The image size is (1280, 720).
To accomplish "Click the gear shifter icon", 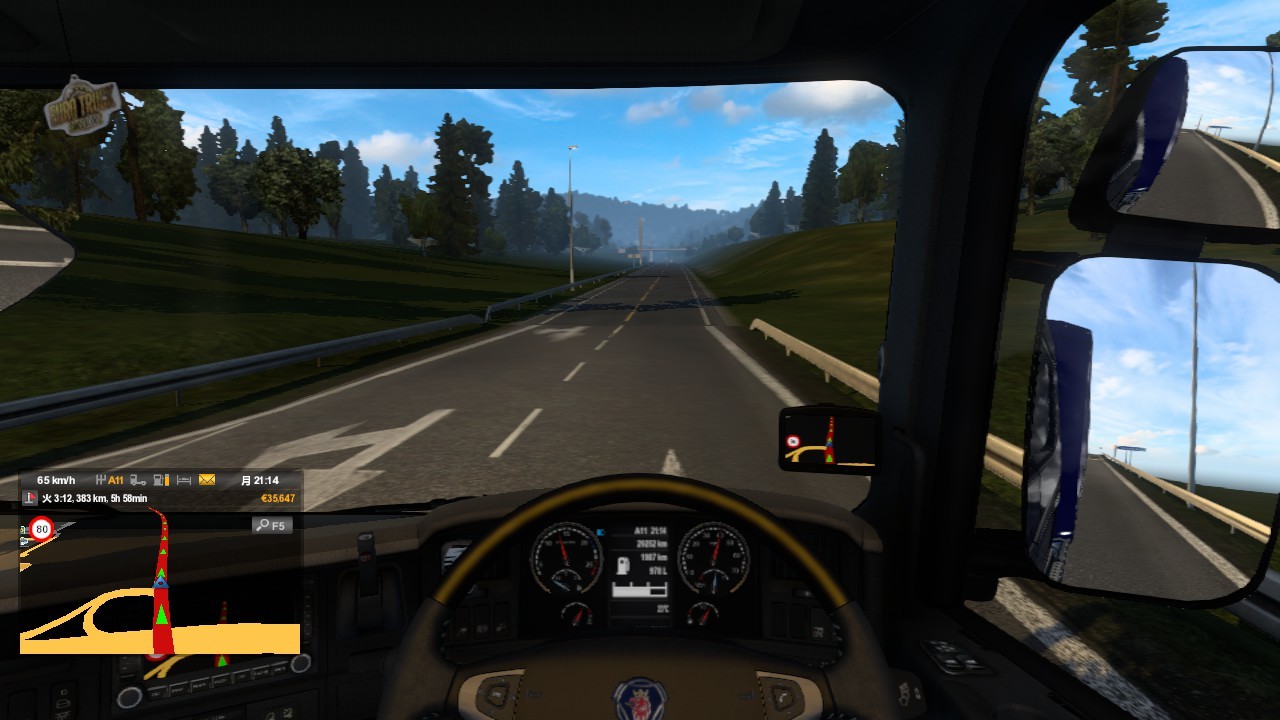I will point(100,480).
